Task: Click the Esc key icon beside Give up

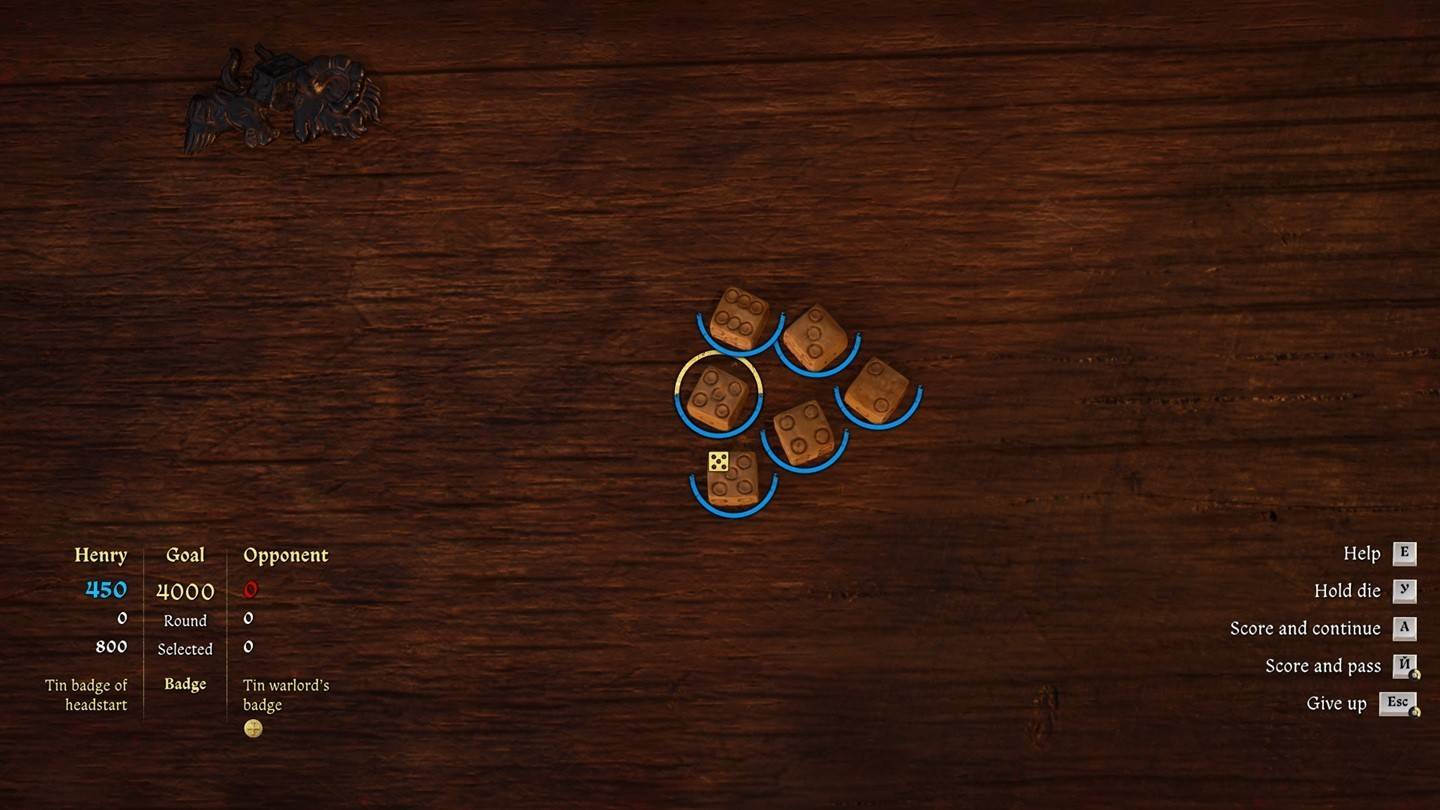Action: pos(1402,702)
